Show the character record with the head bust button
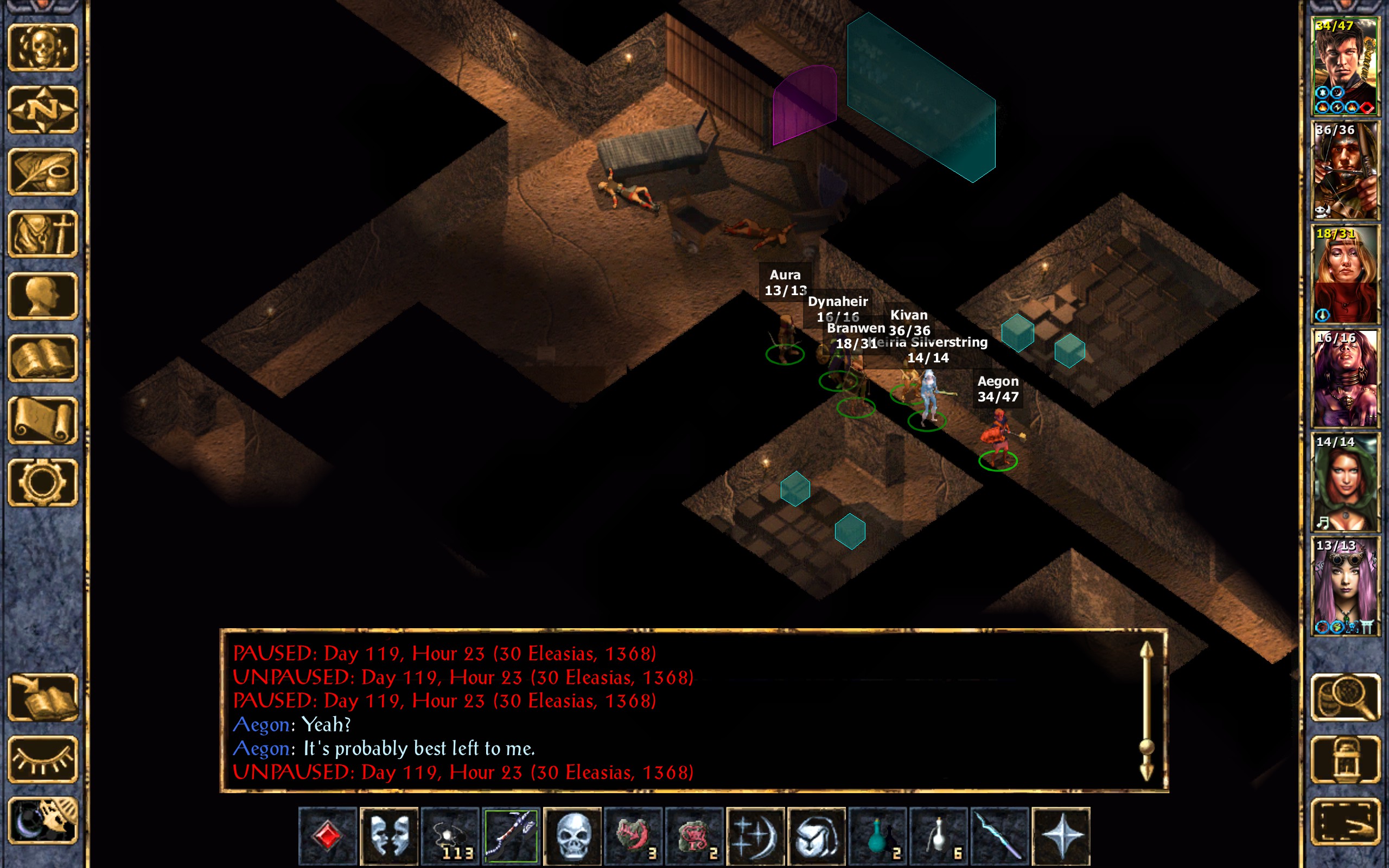Viewport: 1389px width, 868px height. tap(42, 296)
